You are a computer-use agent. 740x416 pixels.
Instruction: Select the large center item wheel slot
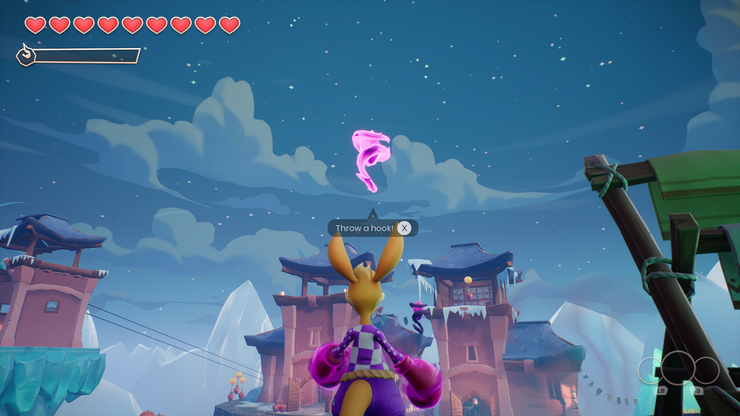(x=679, y=367)
